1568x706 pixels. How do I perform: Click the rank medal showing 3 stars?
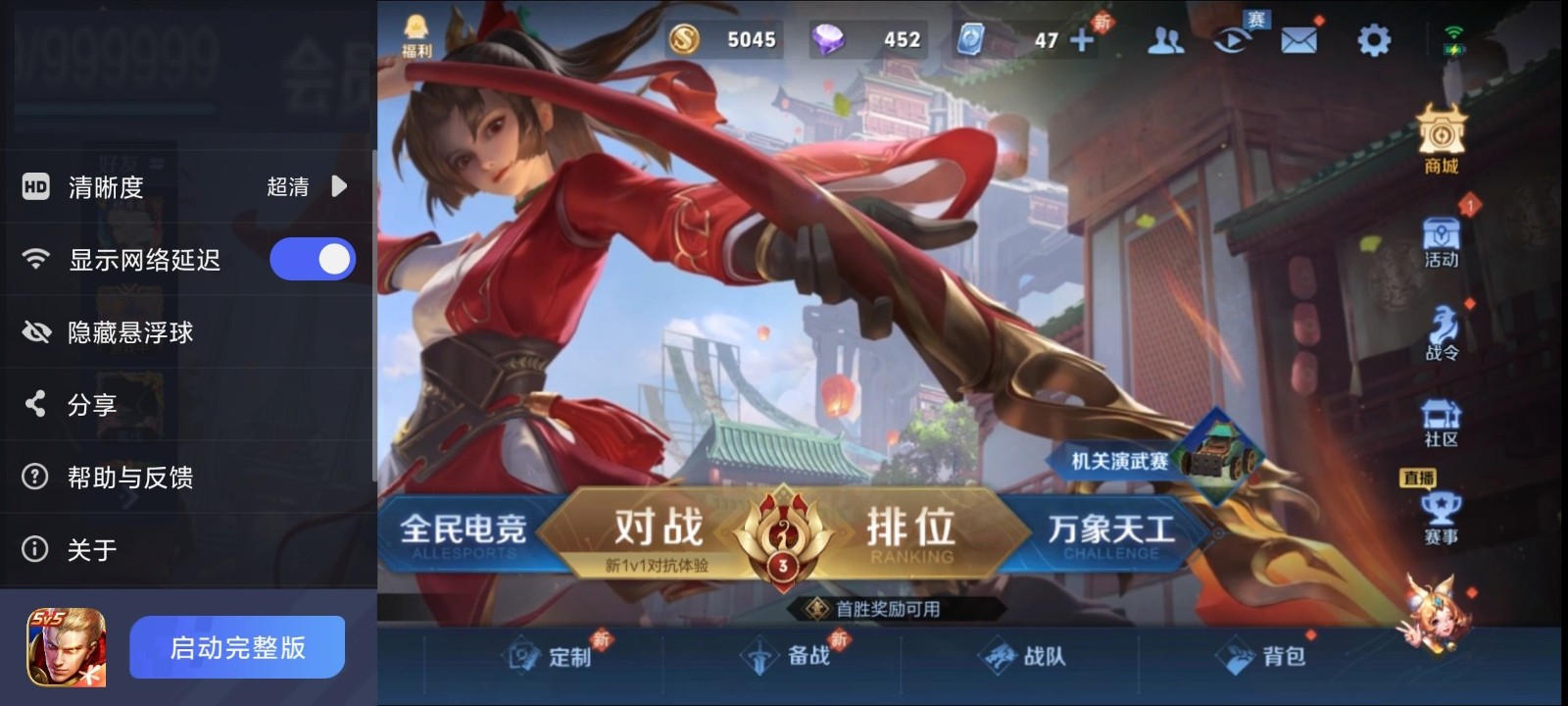[x=784, y=542]
